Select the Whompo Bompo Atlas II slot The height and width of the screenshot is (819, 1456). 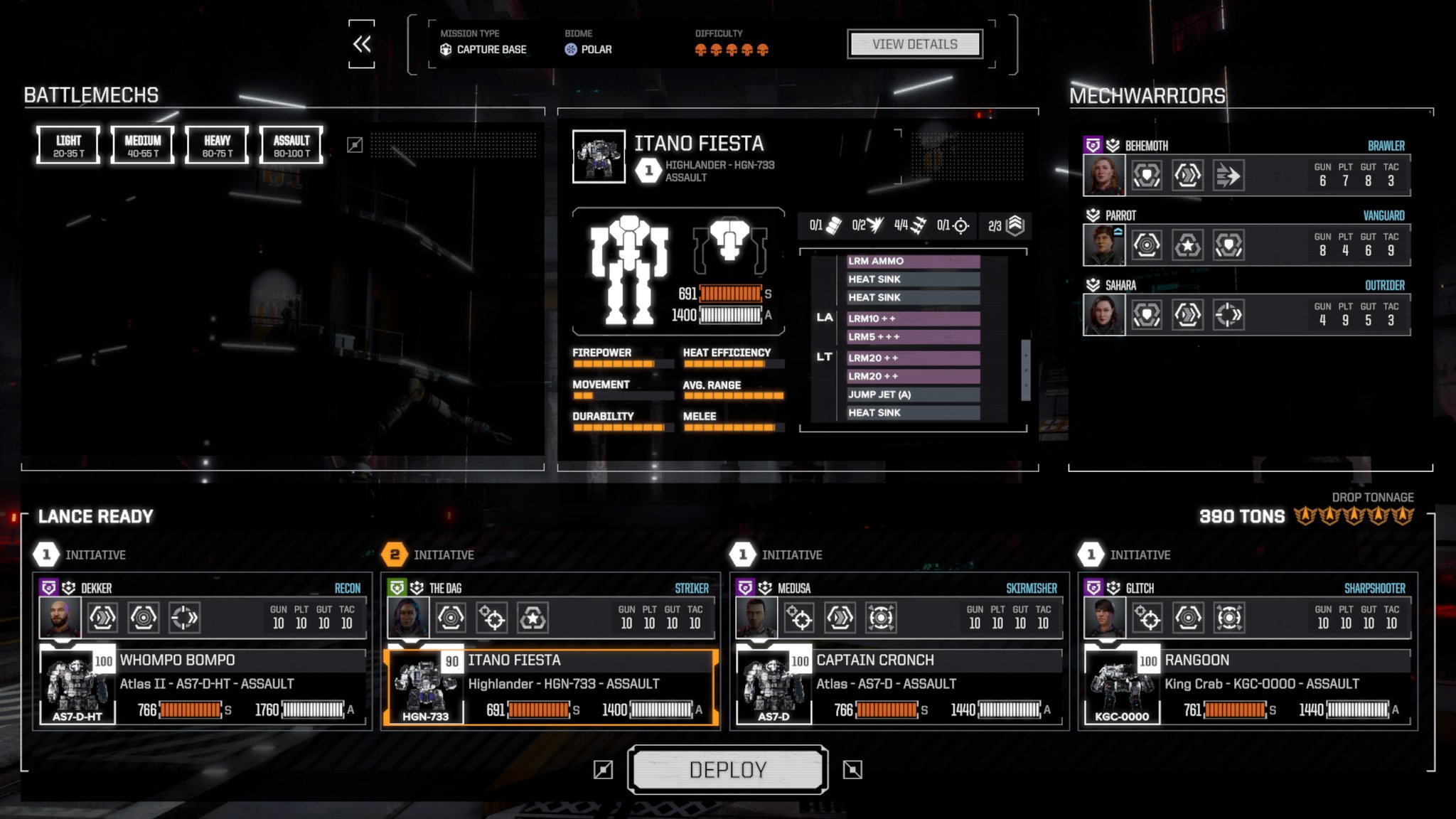tap(203, 685)
